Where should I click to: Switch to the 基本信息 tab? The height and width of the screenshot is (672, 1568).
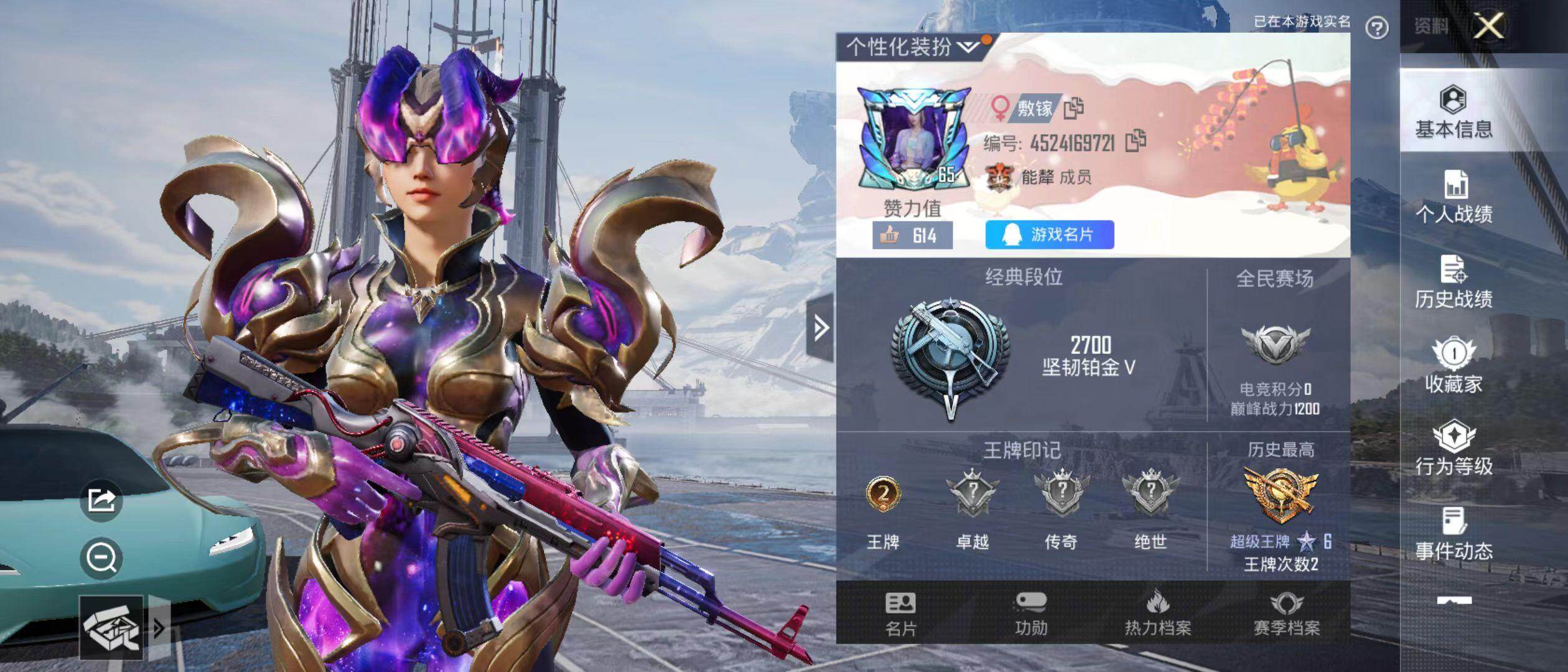tap(1454, 112)
